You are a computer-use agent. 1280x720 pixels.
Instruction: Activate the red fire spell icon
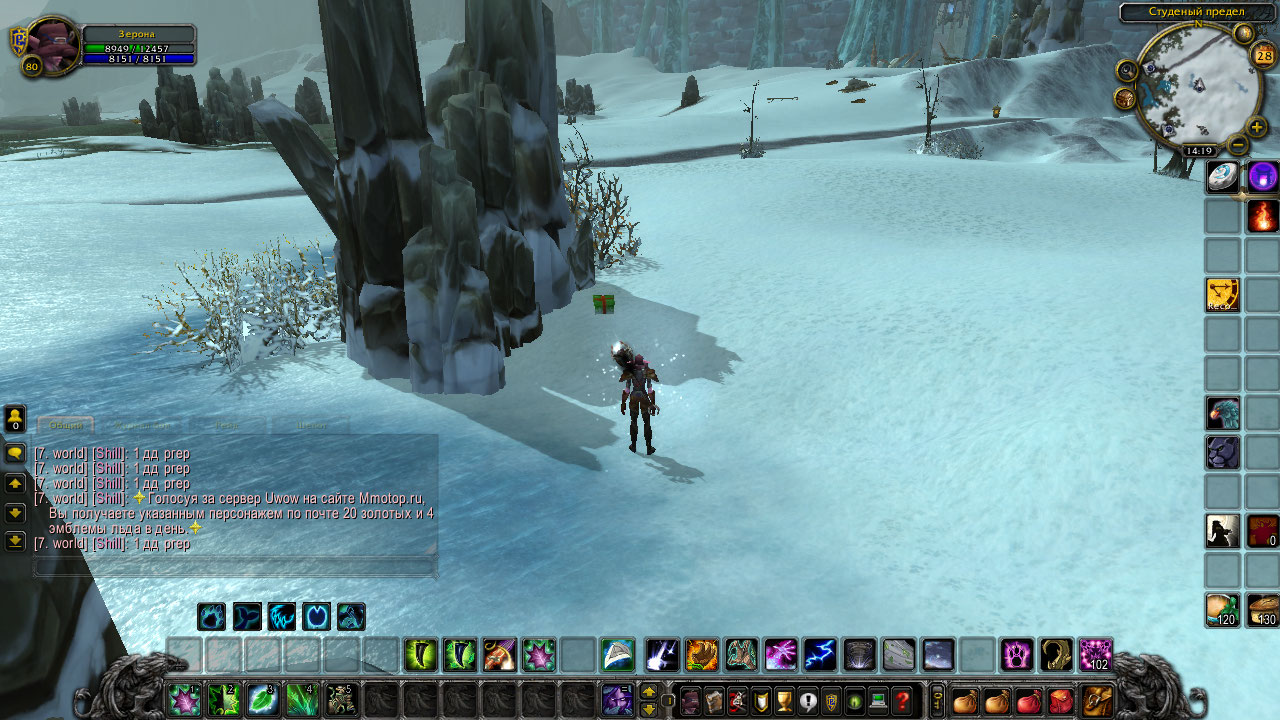coord(1262,216)
